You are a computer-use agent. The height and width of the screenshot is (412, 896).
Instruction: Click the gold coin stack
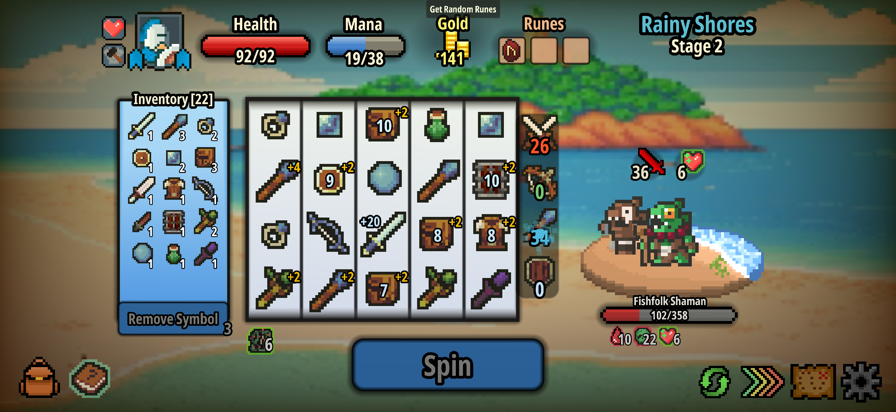454,45
